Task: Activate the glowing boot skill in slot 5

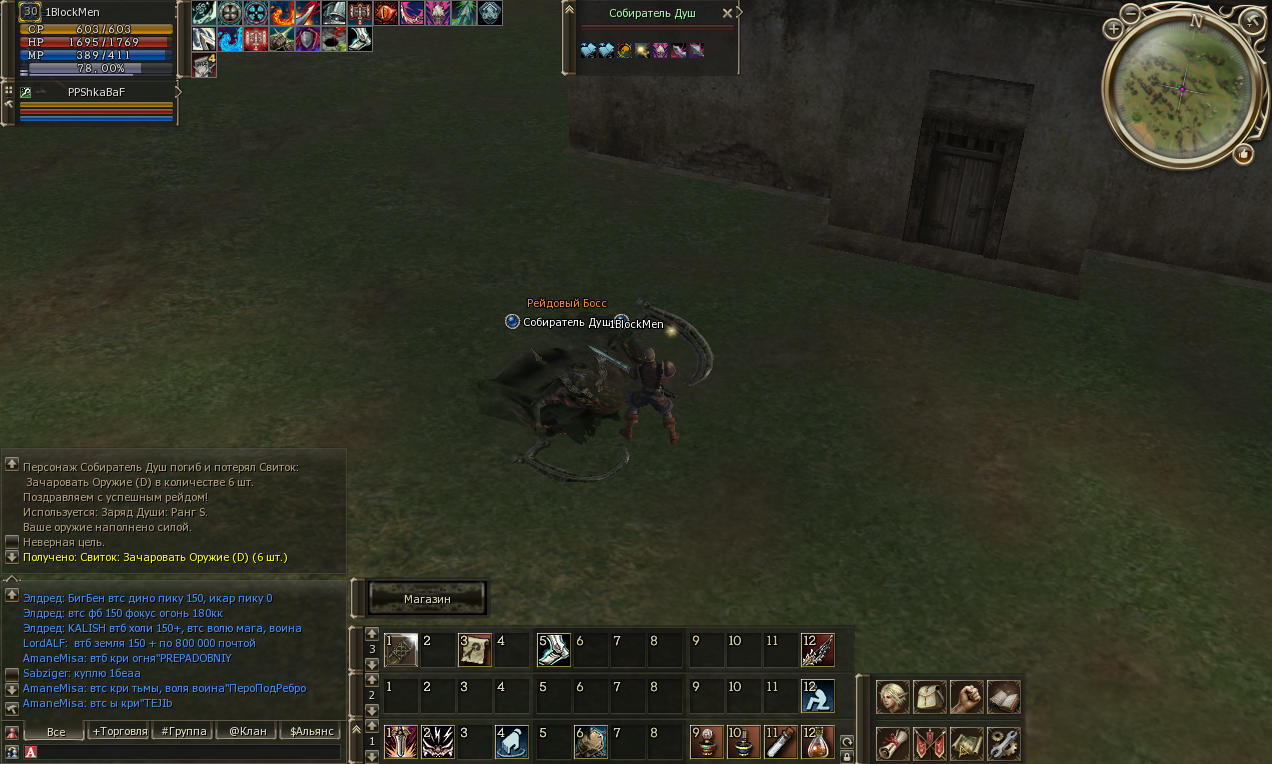Action: (x=553, y=650)
